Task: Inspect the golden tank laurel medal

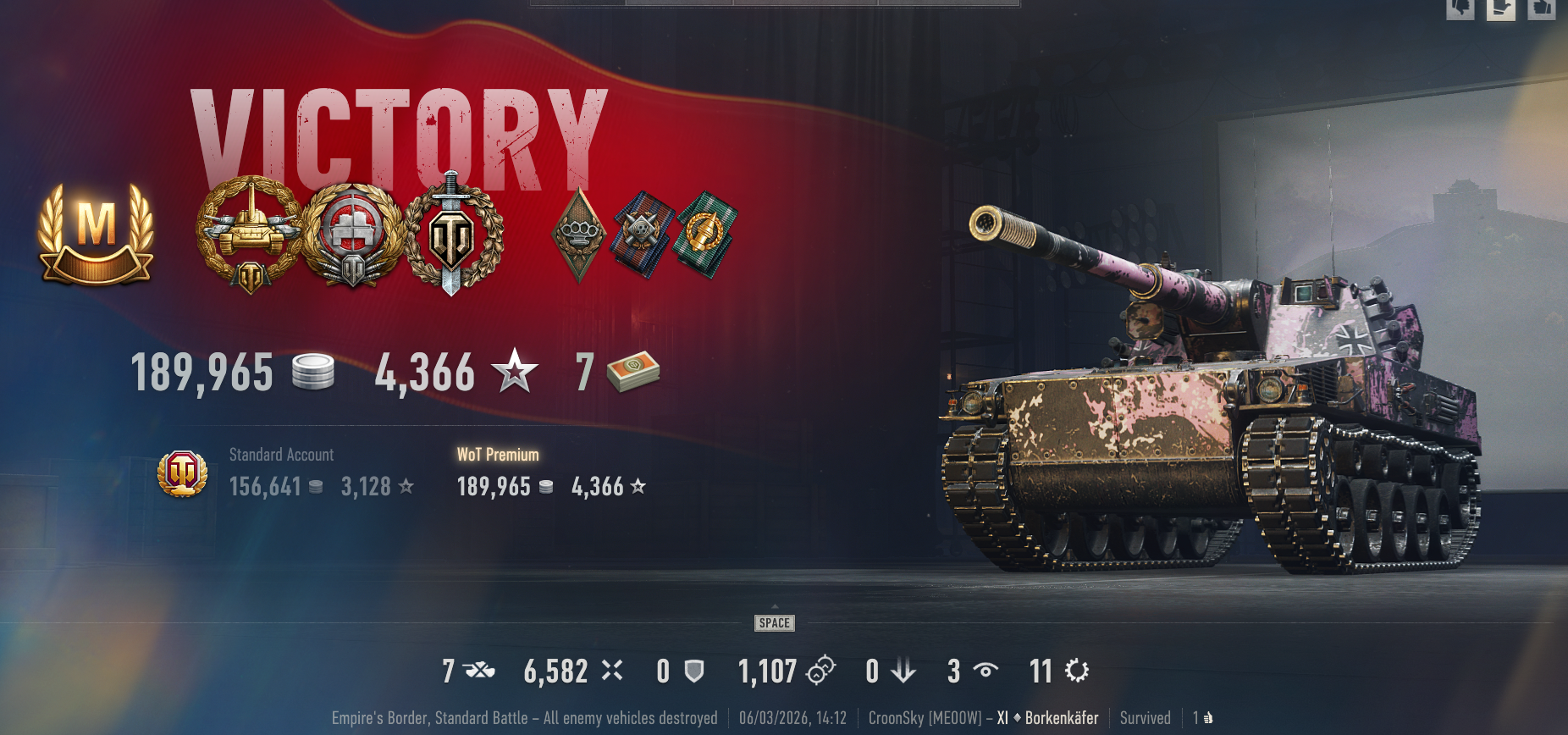Action: [250, 233]
